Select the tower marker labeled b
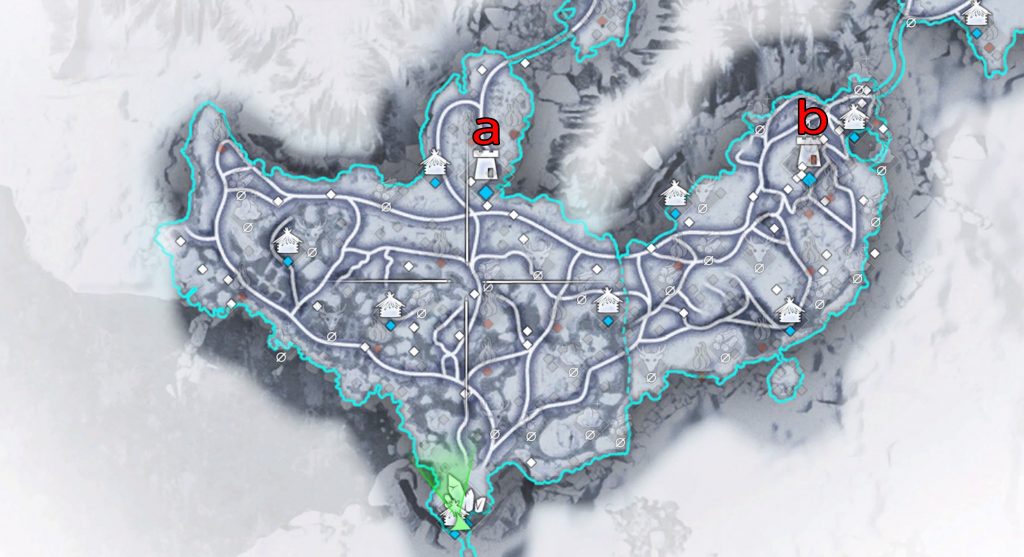1024x557 pixels. pyautogui.click(x=810, y=153)
